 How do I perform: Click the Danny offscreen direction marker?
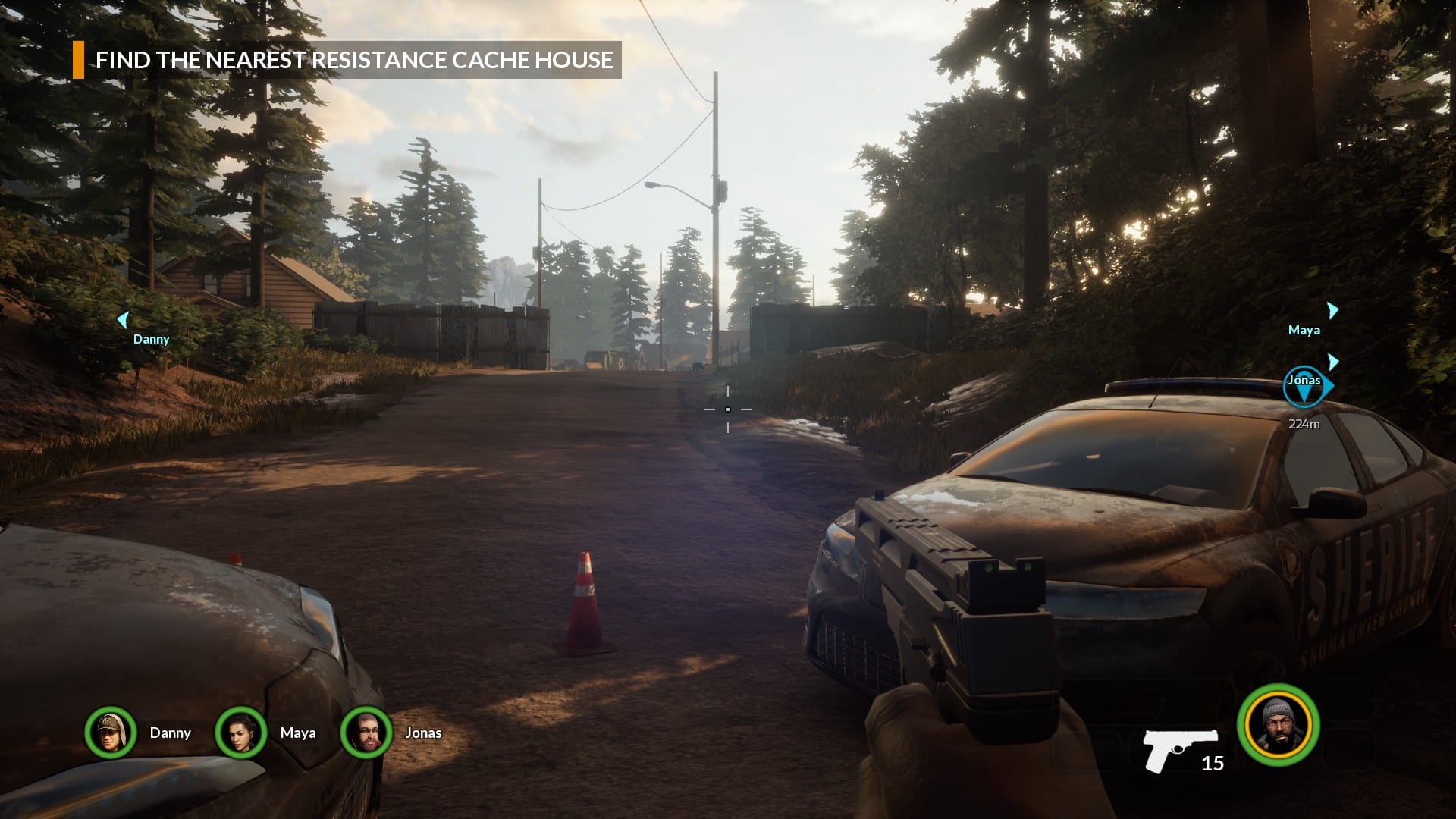click(123, 321)
